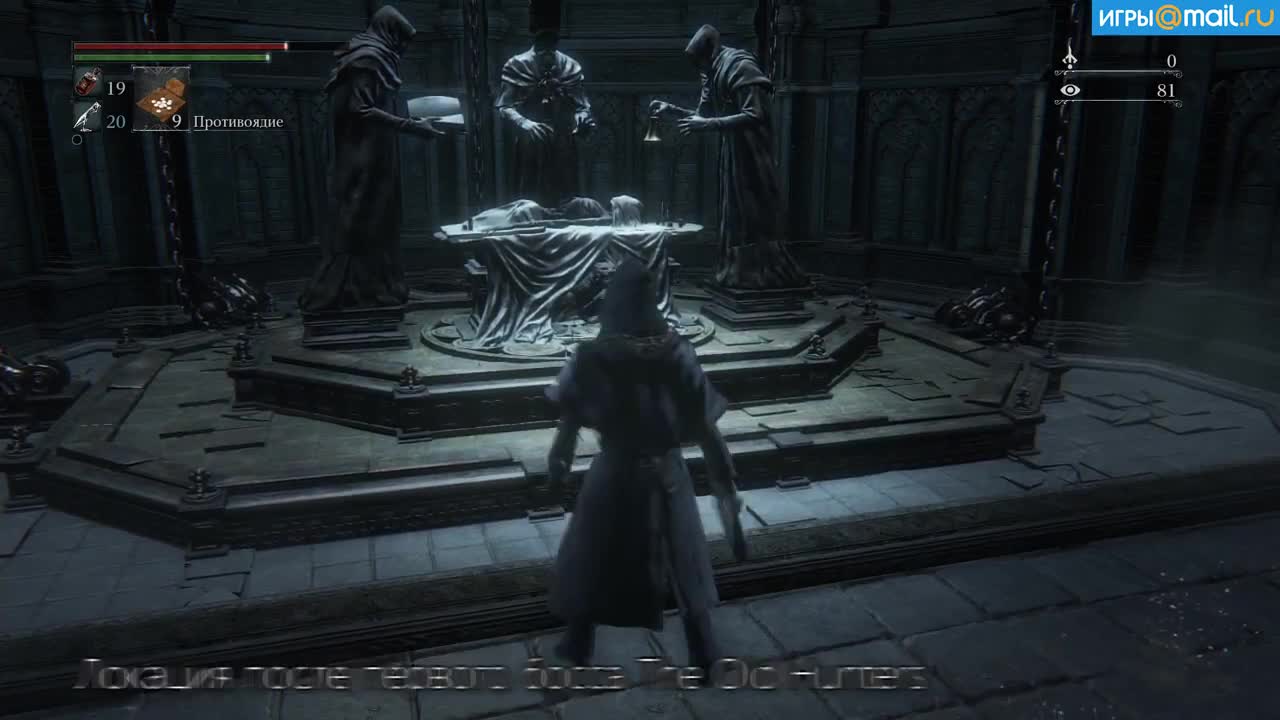Expand the Blood Echoes counter row
This screenshot has height=720, width=1280.
click(x=1120, y=60)
